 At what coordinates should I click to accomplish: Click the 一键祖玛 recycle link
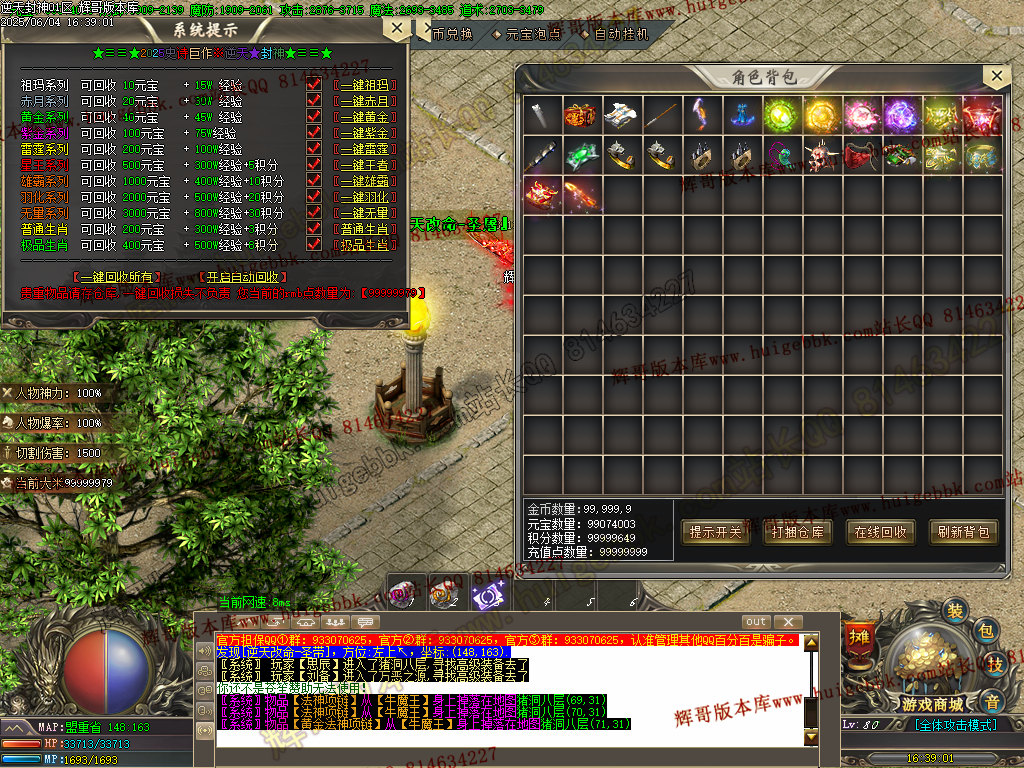pos(365,86)
